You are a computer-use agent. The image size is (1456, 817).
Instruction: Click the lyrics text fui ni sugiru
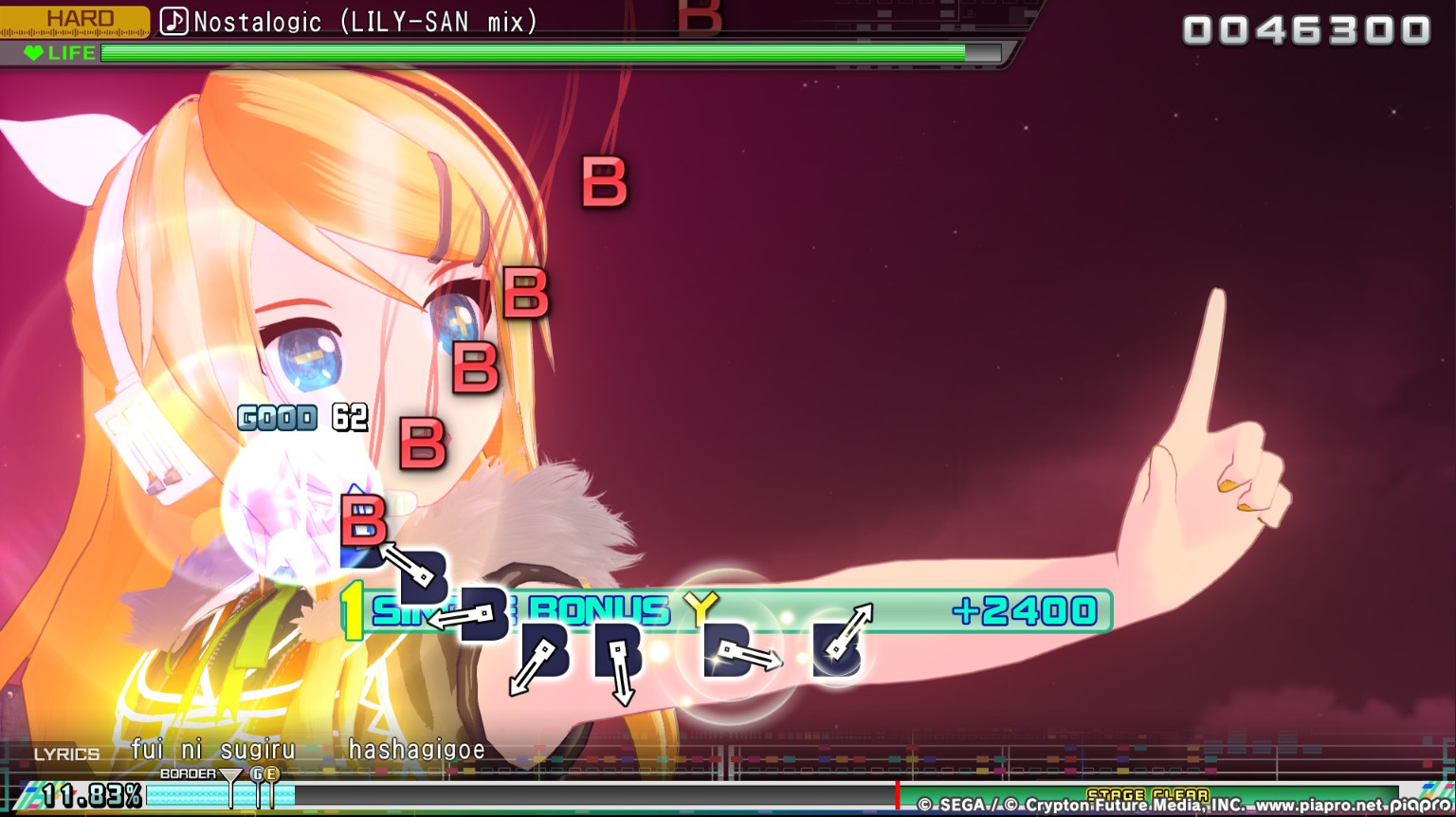[x=213, y=749]
